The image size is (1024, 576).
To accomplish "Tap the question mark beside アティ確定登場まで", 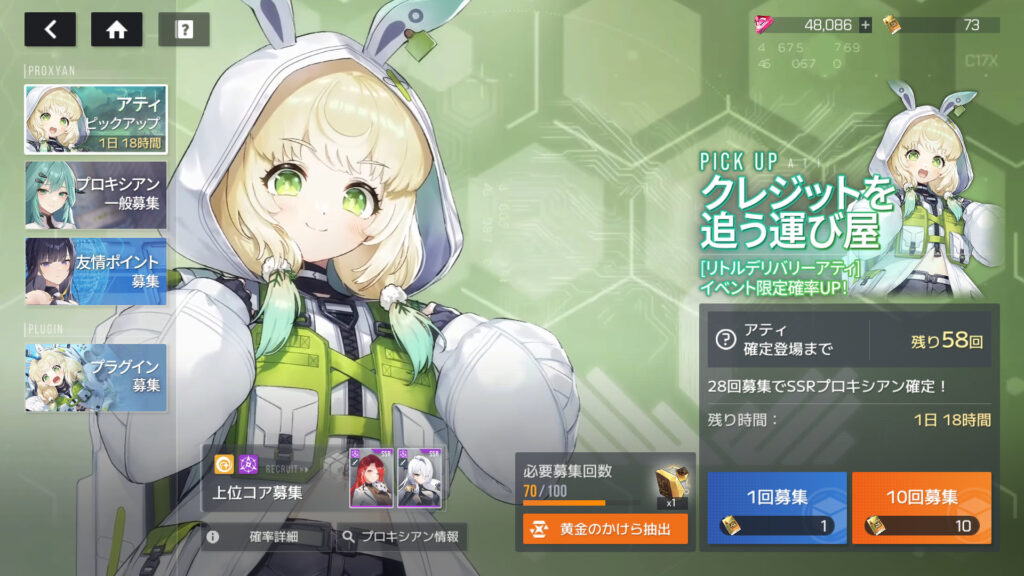I will pyautogui.click(x=725, y=340).
